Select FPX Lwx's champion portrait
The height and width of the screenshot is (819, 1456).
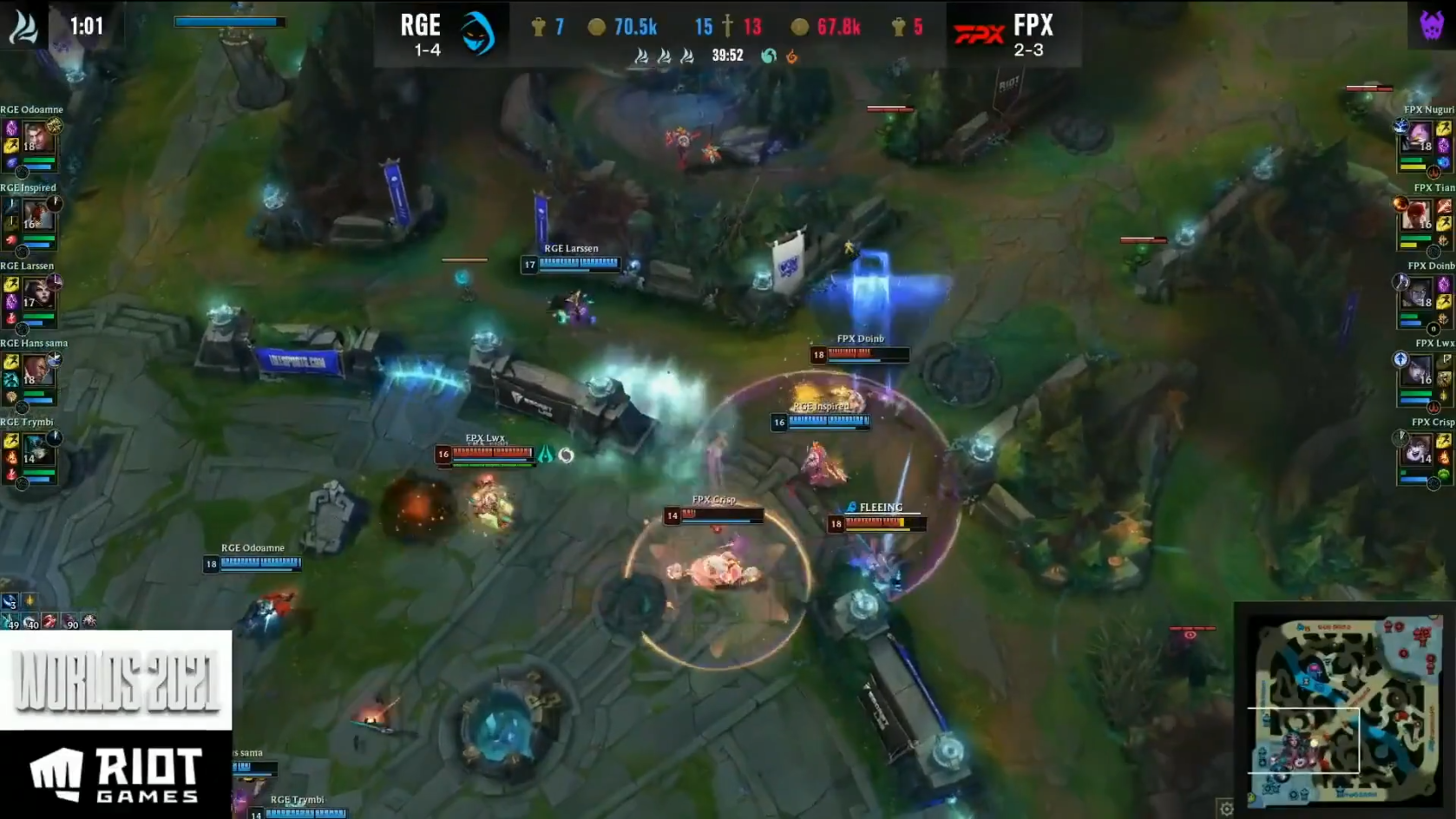[x=1419, y=370]
